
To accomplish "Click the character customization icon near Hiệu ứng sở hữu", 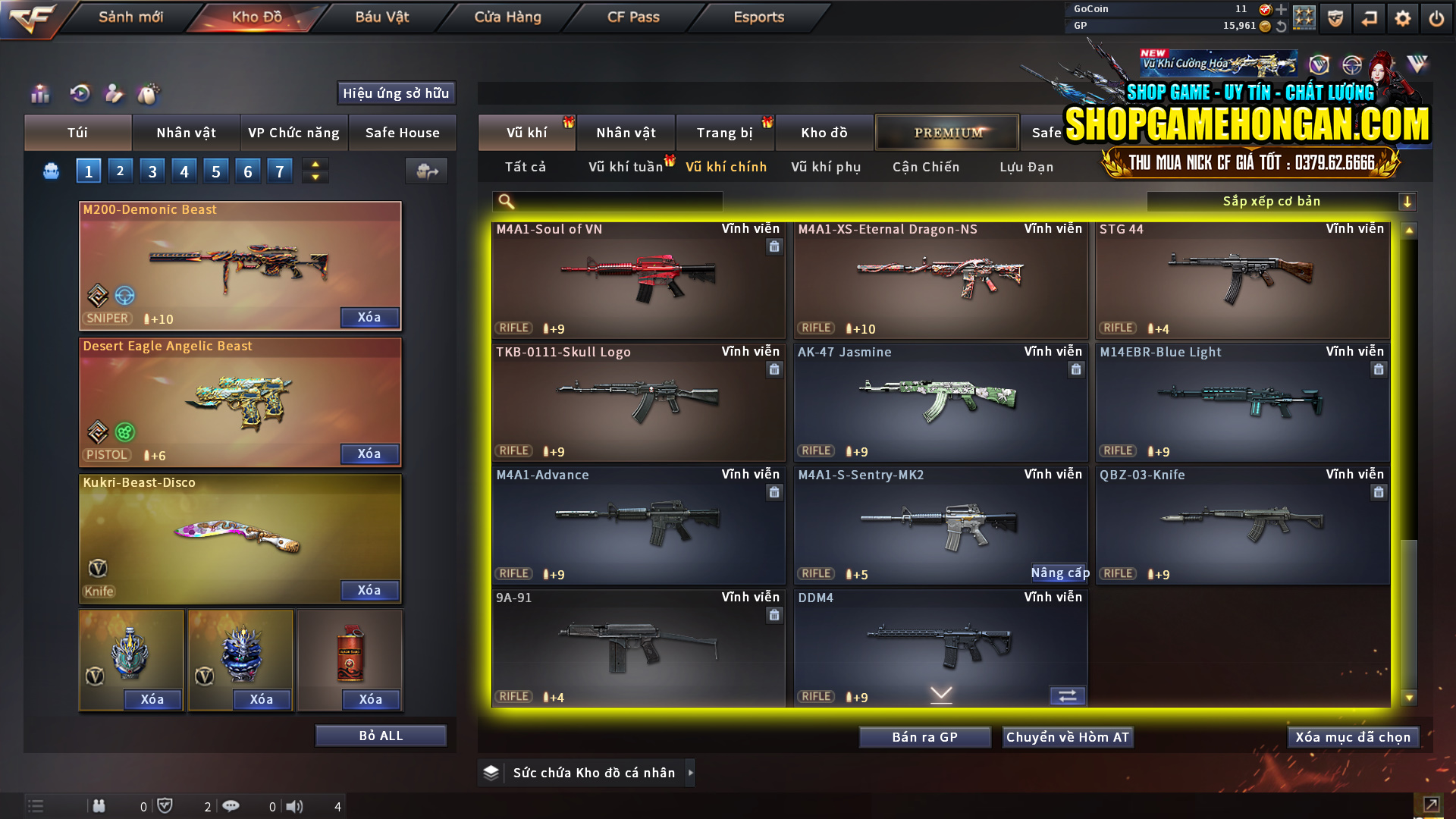I will coord(113,93).
